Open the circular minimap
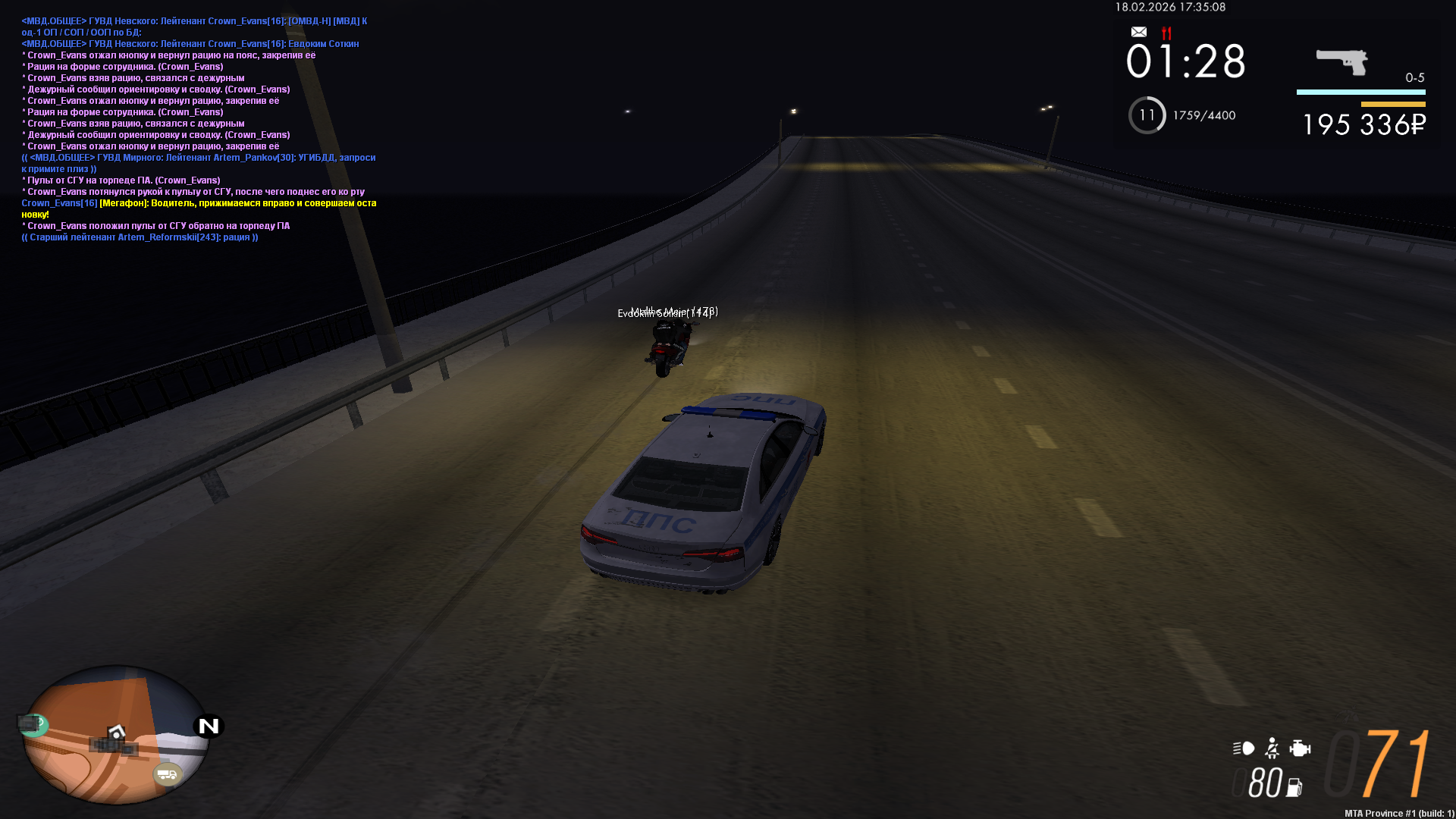Image resolution: width=1456 pixels, height=819 pixels. coord(115,734)
